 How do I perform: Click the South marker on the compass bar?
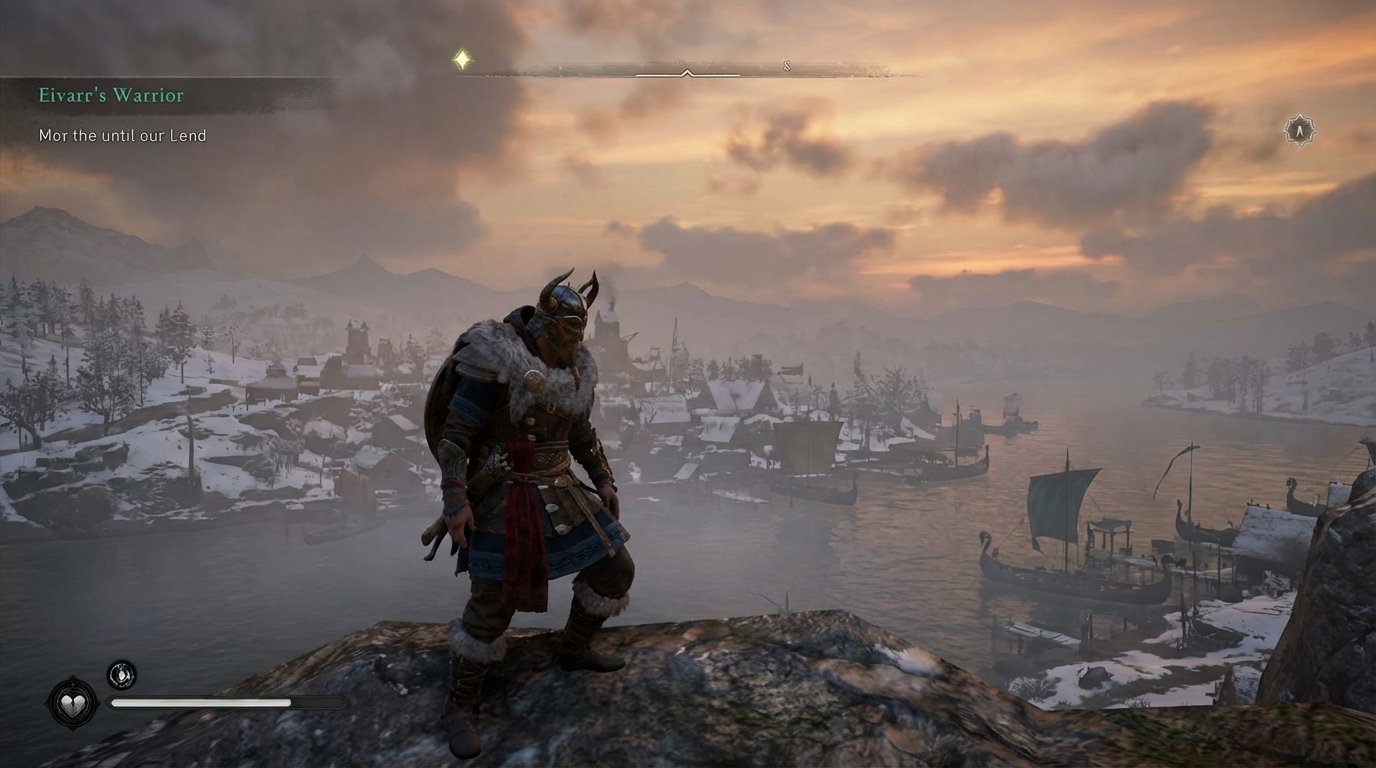pos(789,63)
